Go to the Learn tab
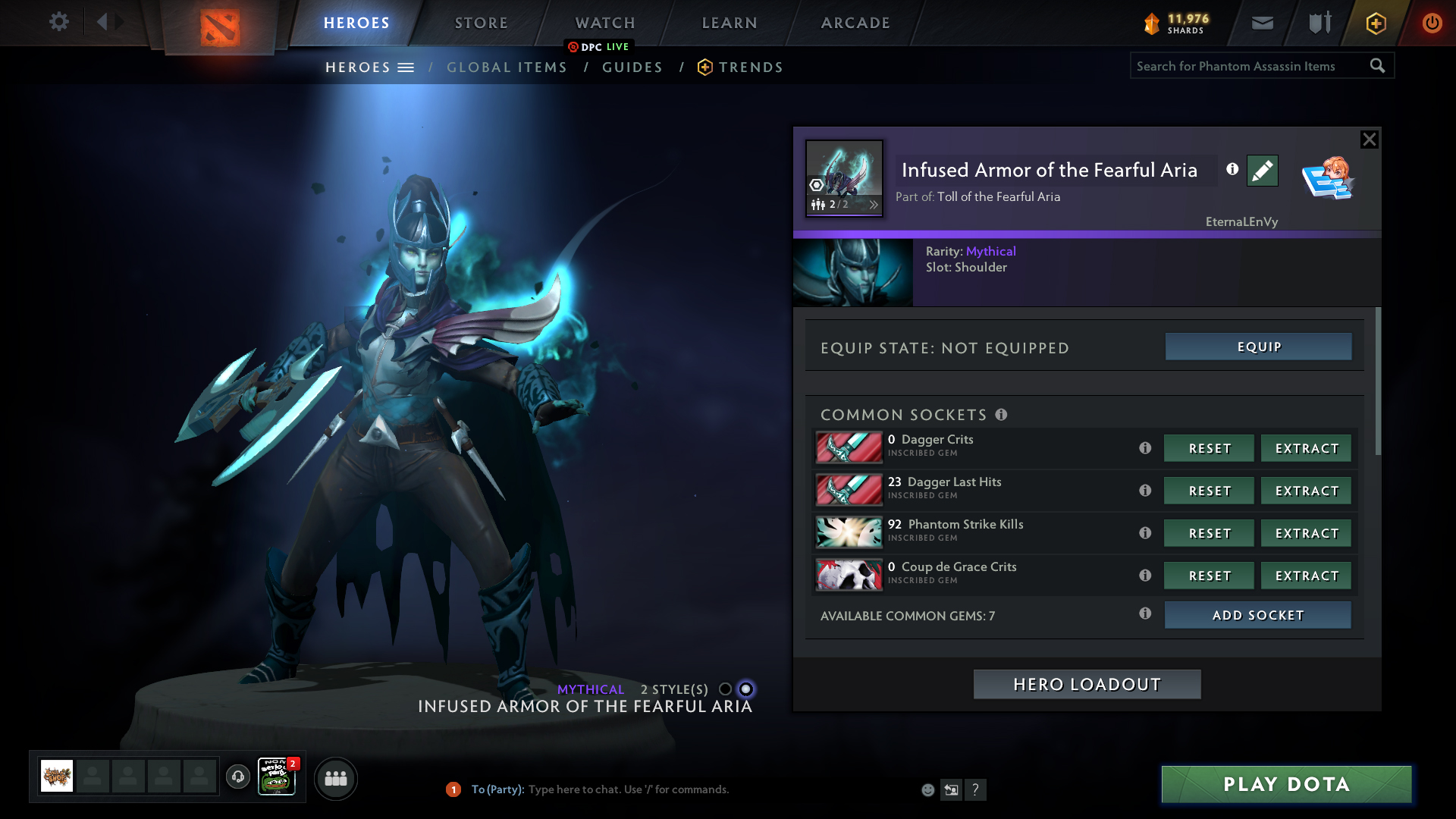Screen dimensions: 1456x819 pyautogui.click(x=730, y=23)
